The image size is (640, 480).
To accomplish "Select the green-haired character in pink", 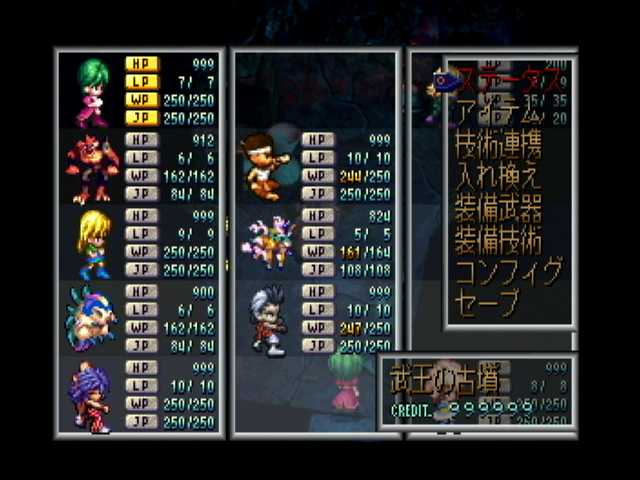I will tap(91, 90).
